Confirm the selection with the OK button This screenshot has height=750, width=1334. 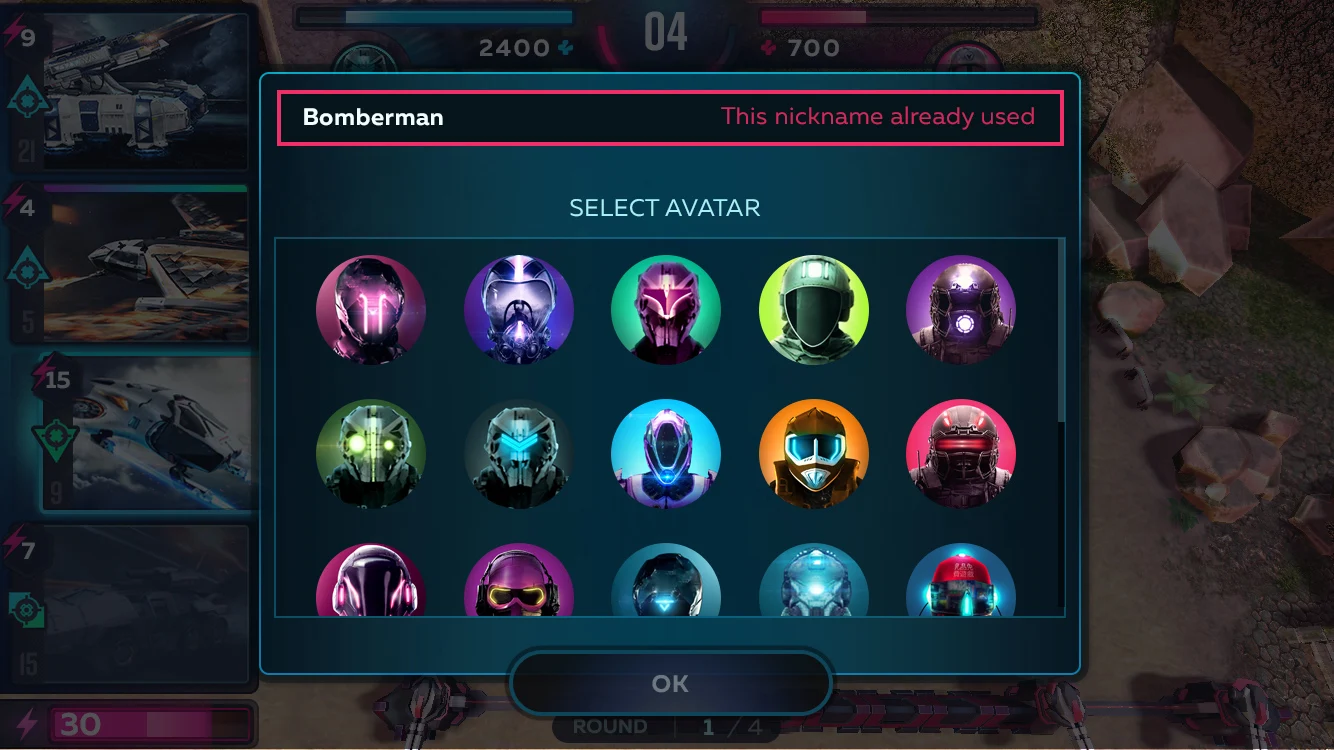(670, 684)
